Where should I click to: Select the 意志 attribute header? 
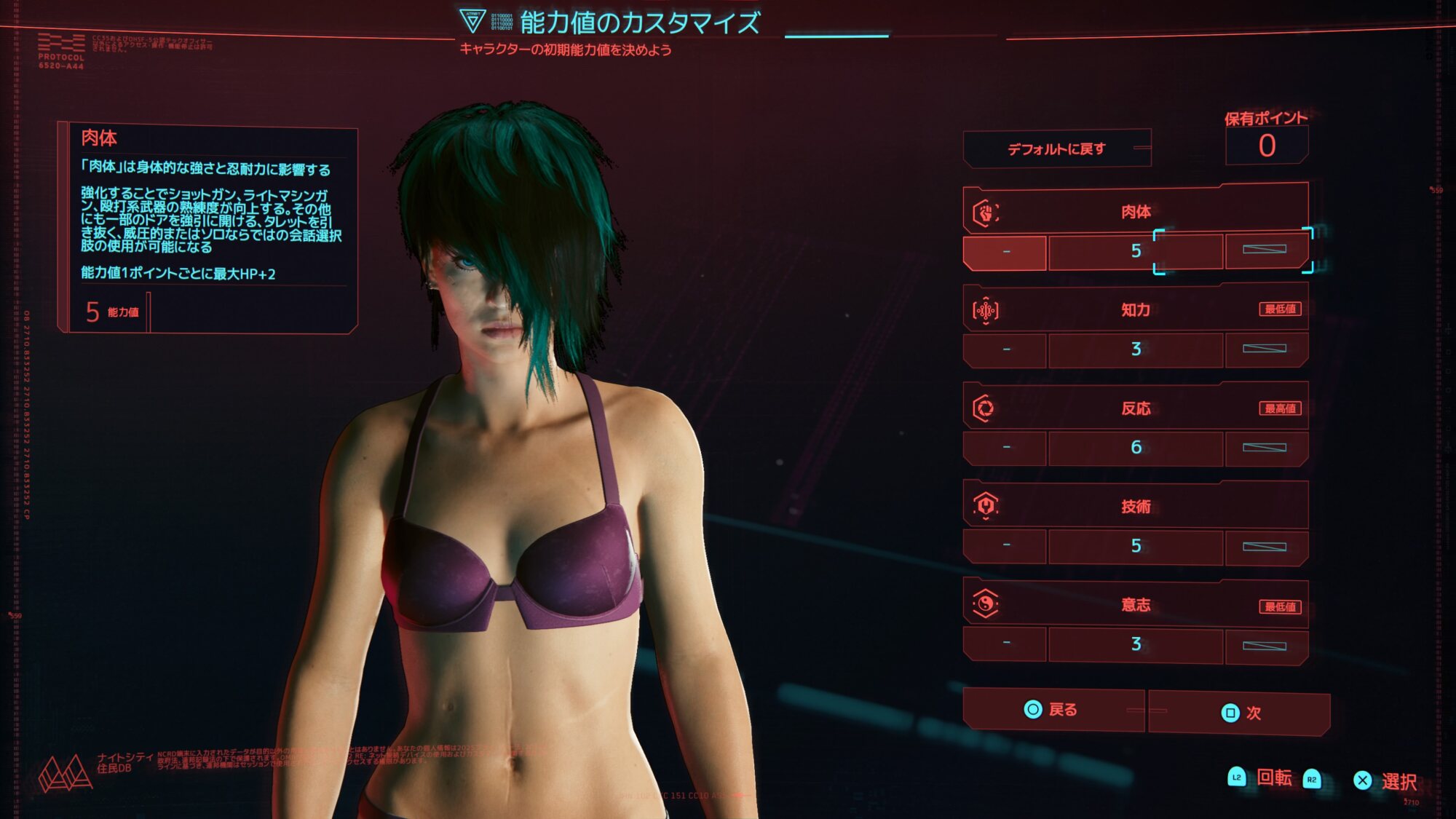coord(1135,605)
